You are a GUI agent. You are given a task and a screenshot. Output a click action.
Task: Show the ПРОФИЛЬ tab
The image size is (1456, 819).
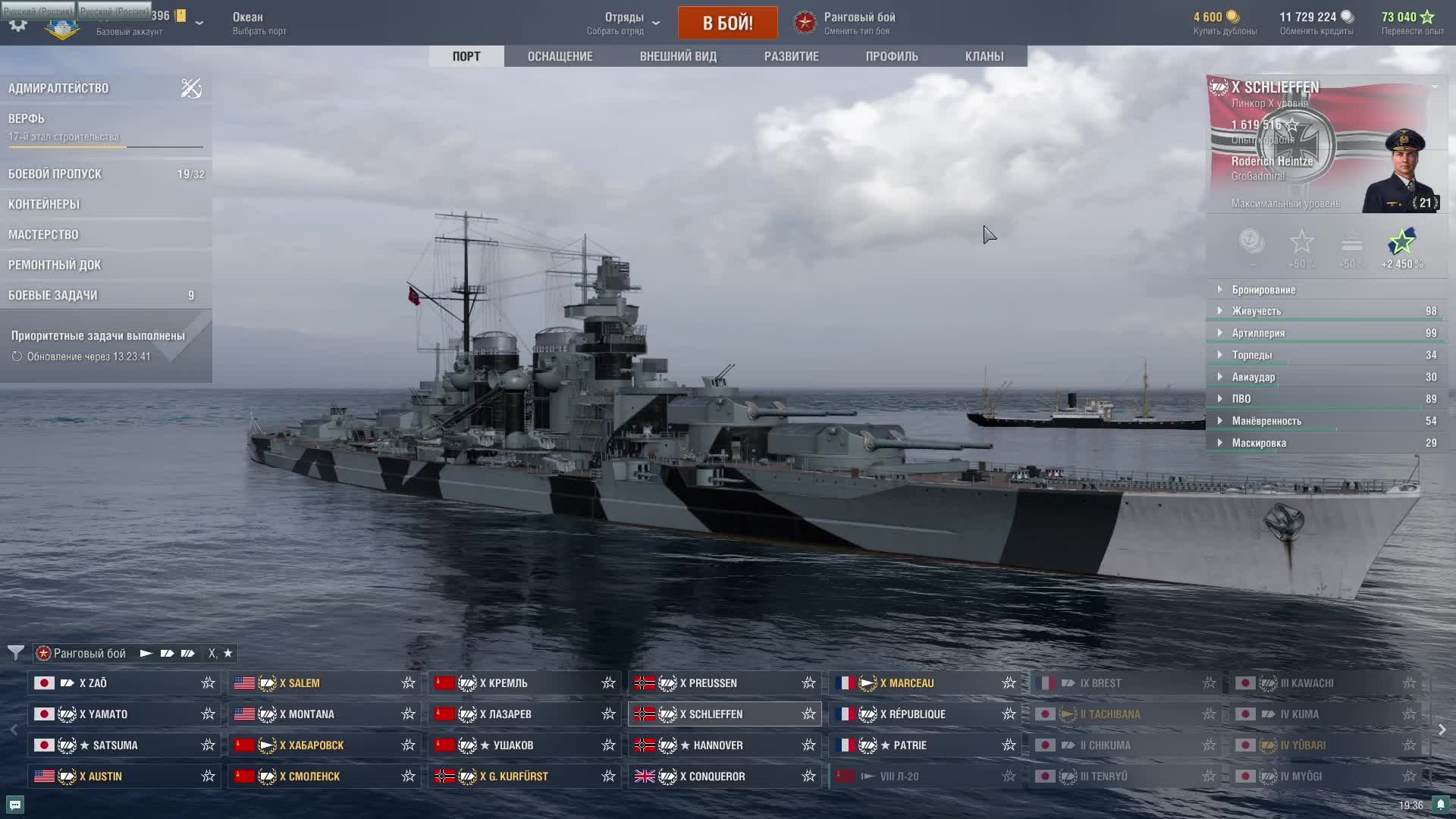tap(892, 56)
